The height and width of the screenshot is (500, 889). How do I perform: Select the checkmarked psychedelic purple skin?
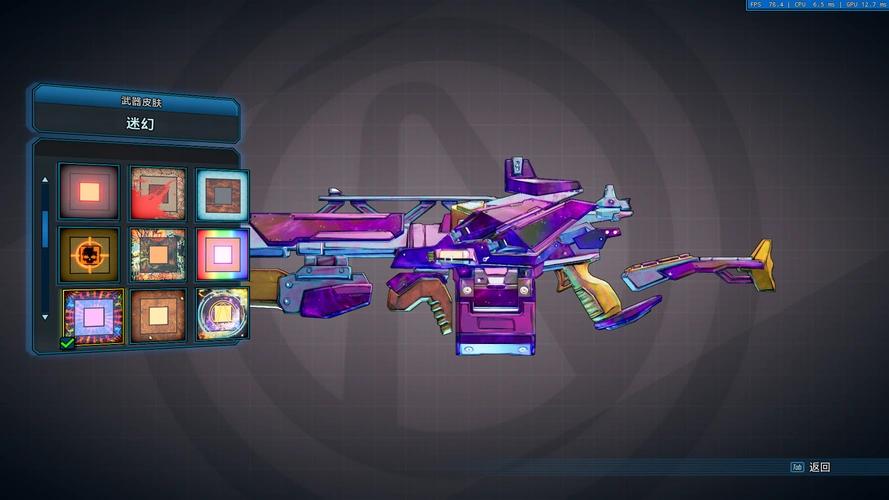93,315
